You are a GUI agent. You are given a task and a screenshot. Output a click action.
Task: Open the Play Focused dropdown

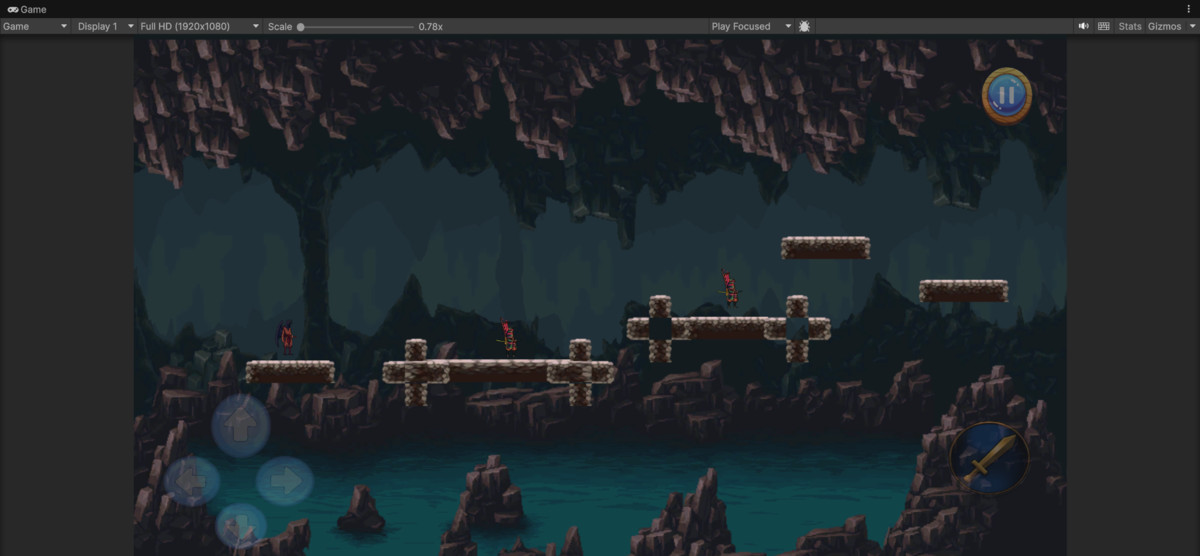coord(751,26)
